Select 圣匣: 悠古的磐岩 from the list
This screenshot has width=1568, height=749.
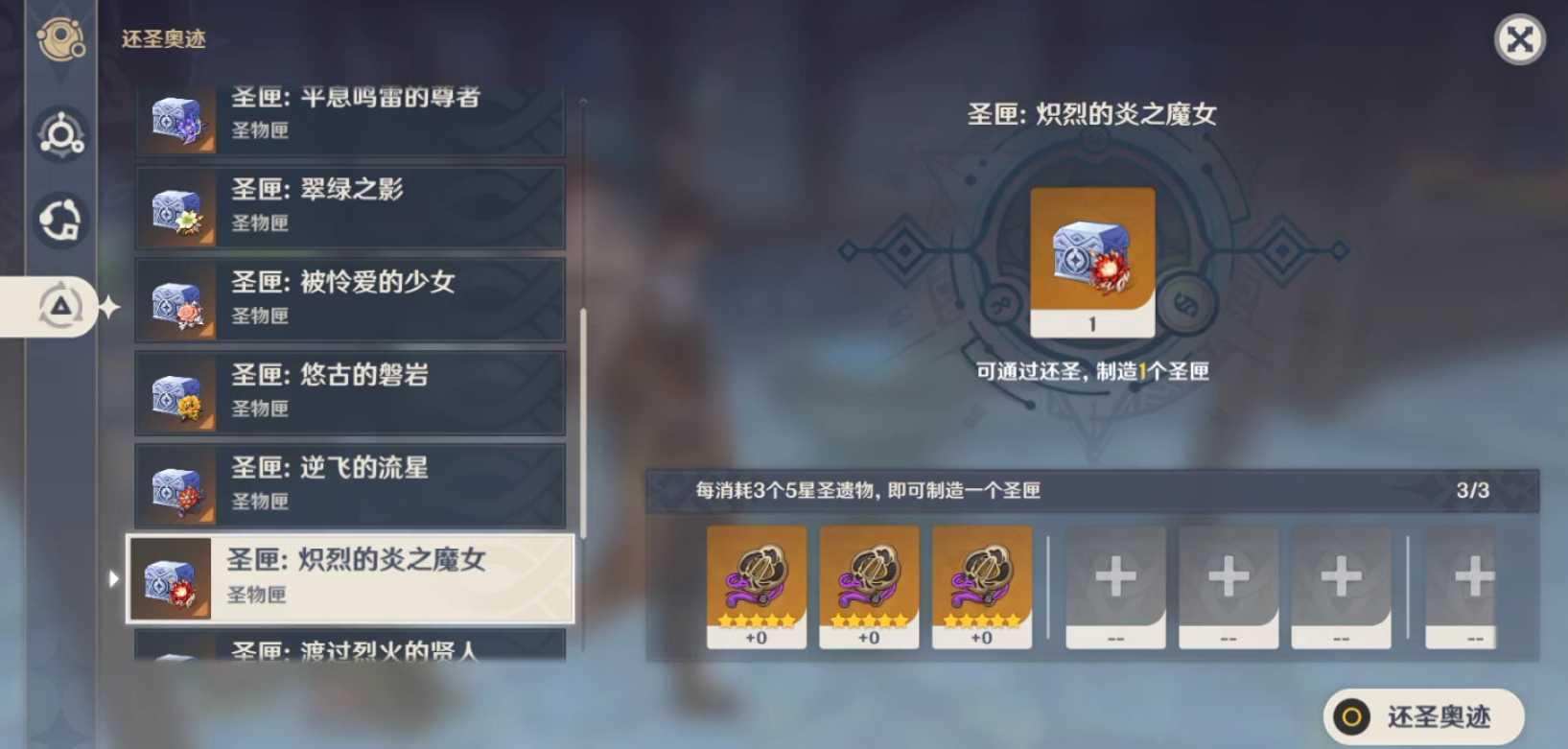point(350,391)
